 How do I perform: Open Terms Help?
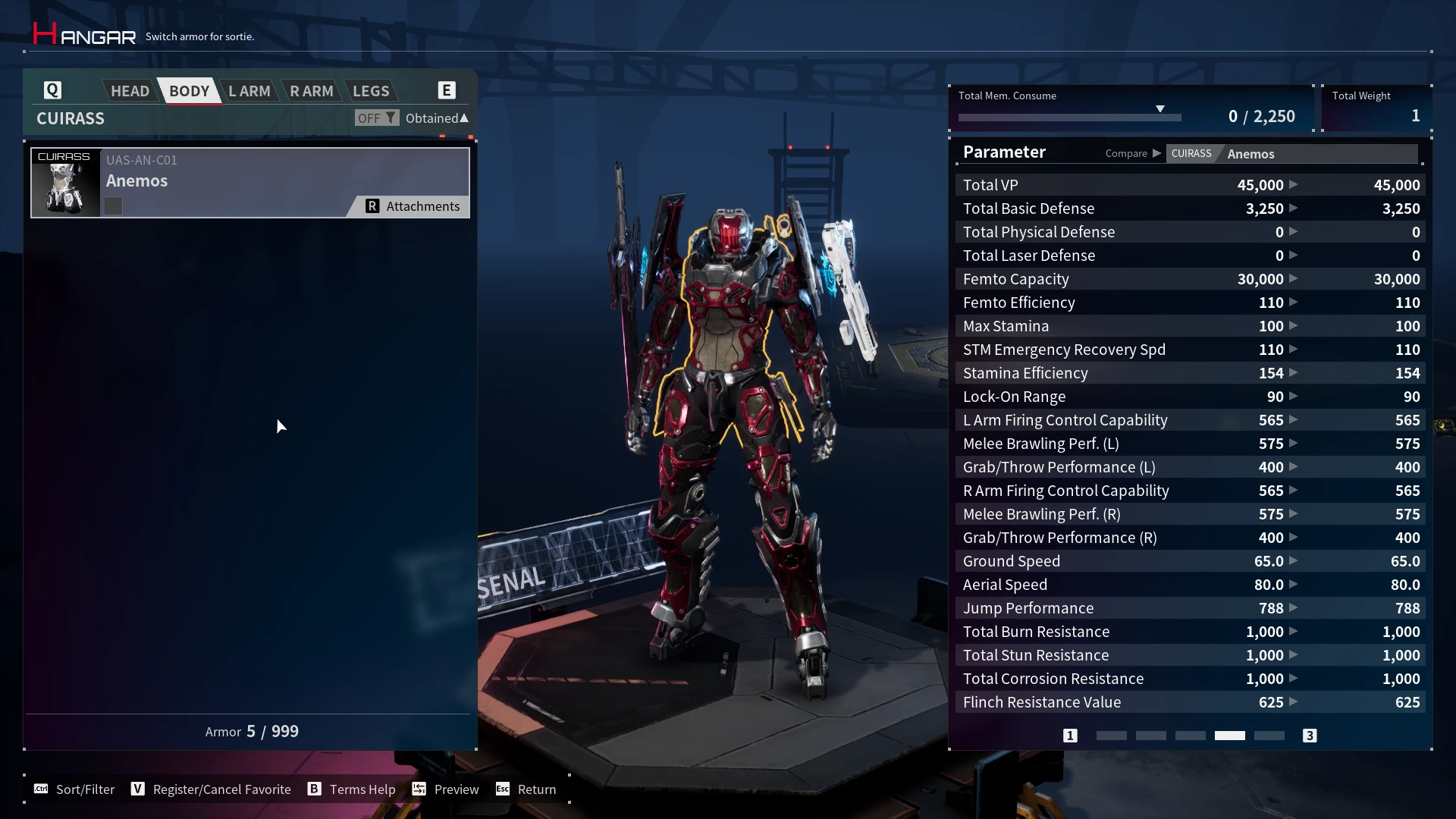coord(351,789)
